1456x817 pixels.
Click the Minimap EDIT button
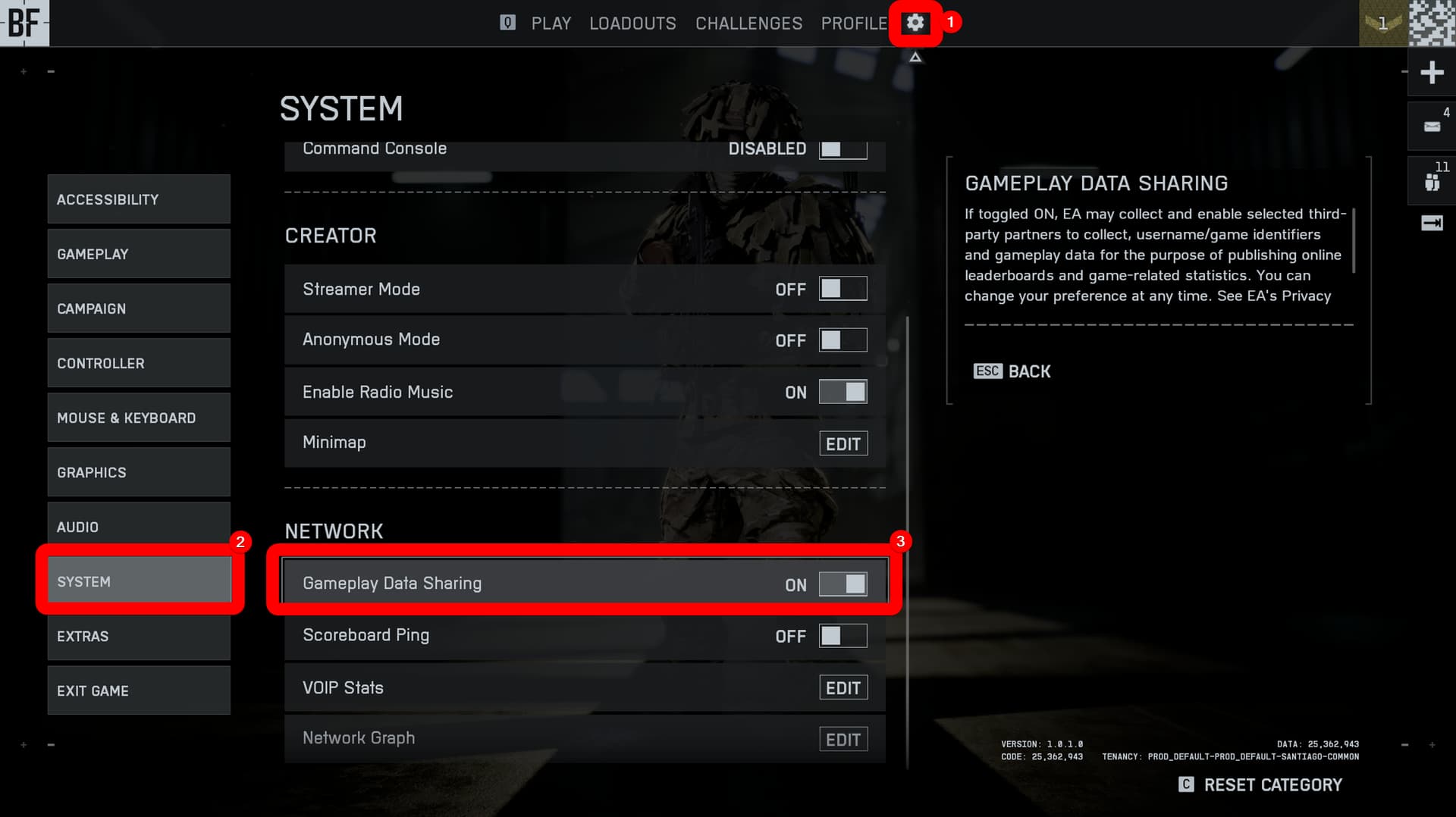pos(843,443)
